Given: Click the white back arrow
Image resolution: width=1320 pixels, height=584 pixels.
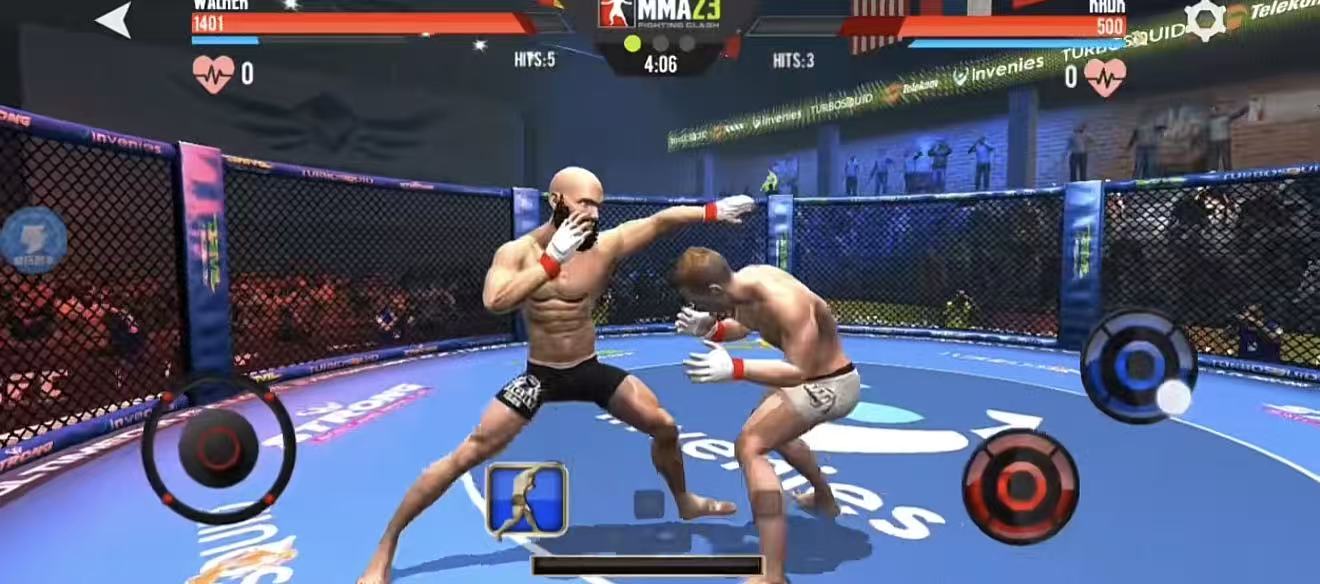Looking at the screenshot, I should (x=114, y=19).
